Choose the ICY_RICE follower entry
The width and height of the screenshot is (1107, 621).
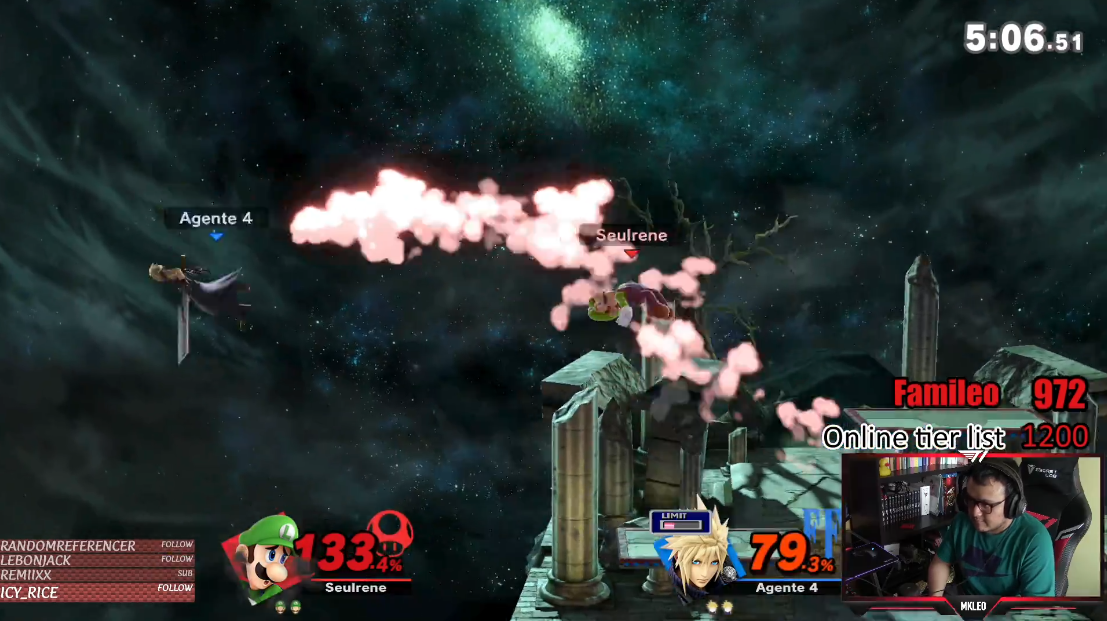coord(30,593)
